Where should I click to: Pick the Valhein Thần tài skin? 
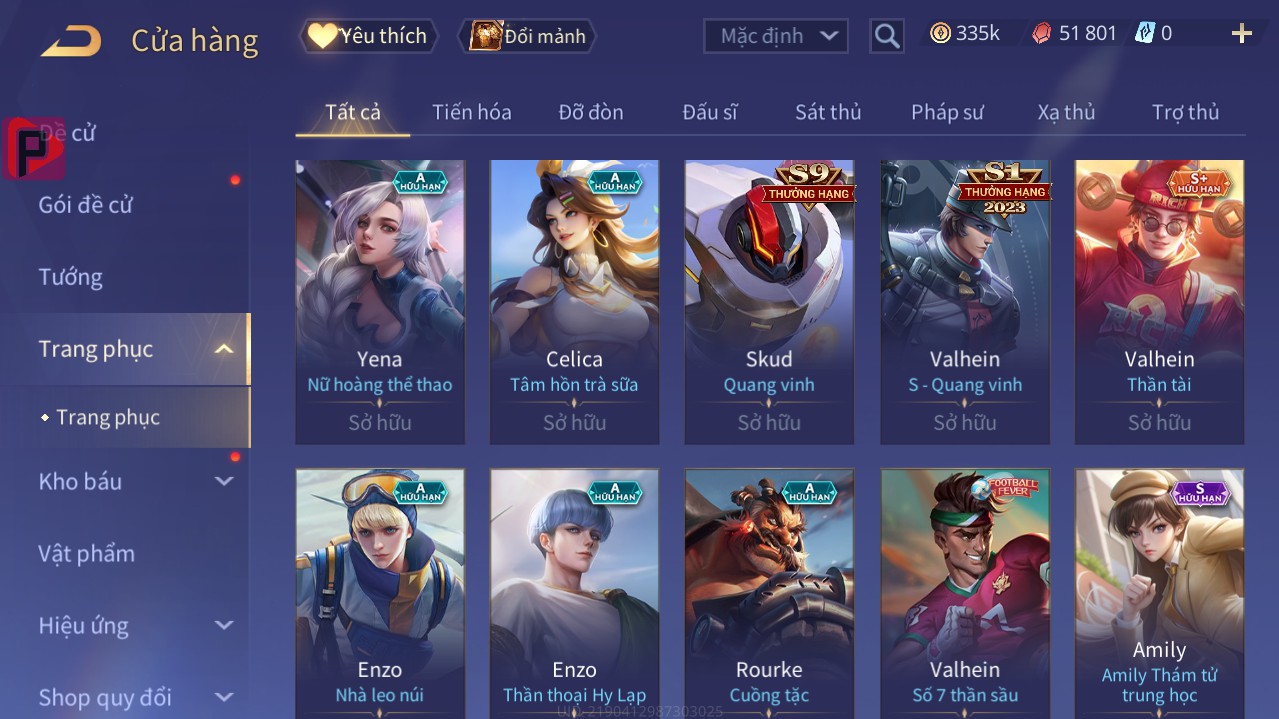click(x=1159, y=300)
